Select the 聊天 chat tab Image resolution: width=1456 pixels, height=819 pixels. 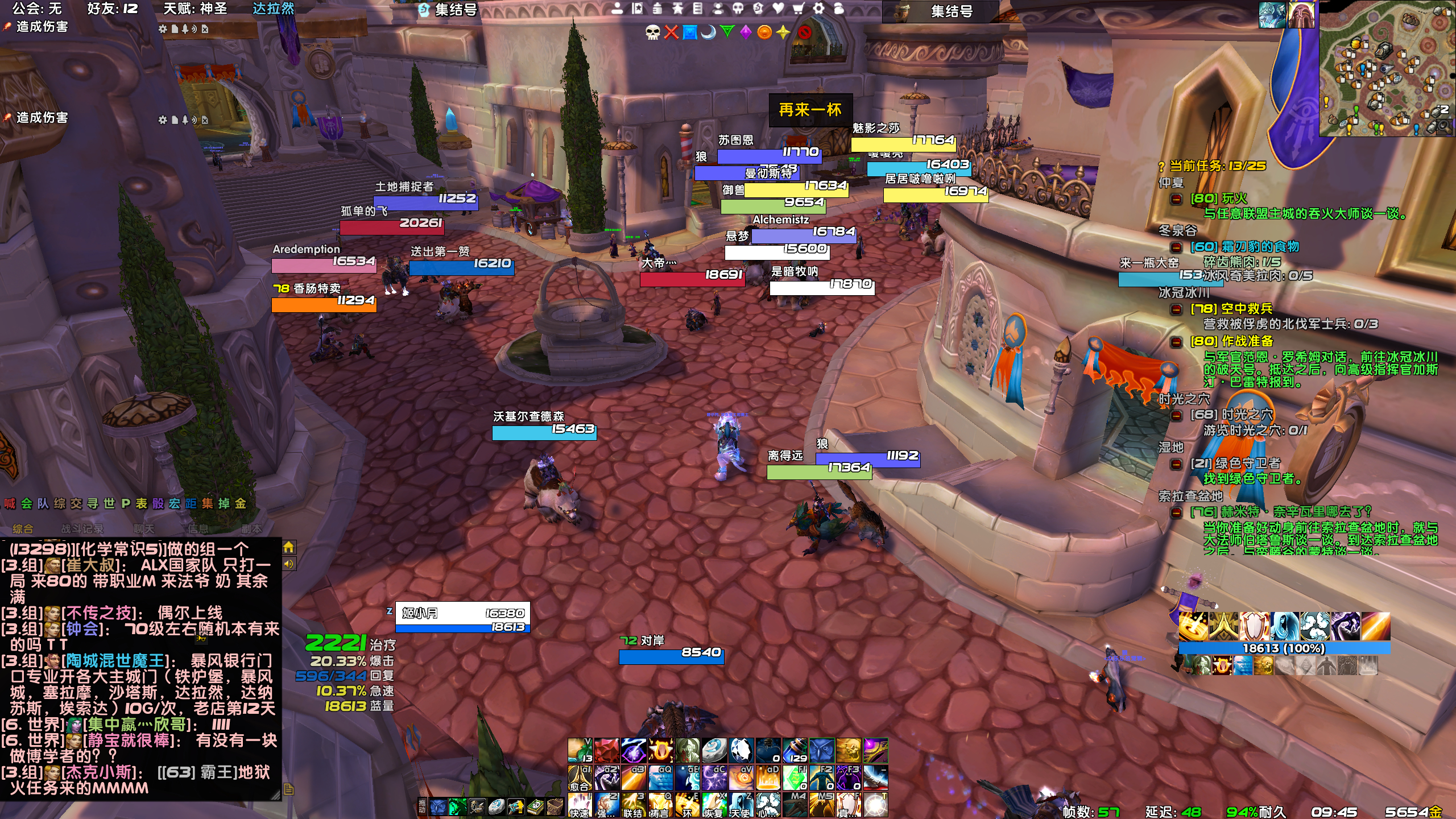(144, 529)
